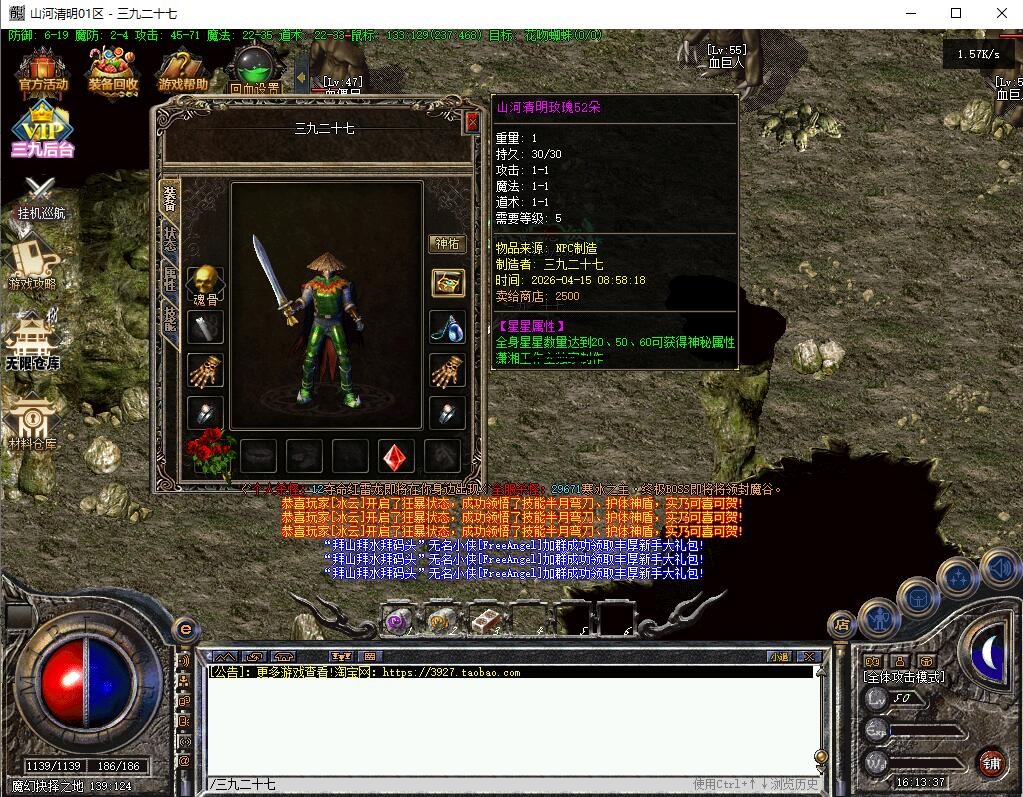1023x797 pixels.
Task: Open the 材料仓库 material warehouse
Action: tap(32, 420)
